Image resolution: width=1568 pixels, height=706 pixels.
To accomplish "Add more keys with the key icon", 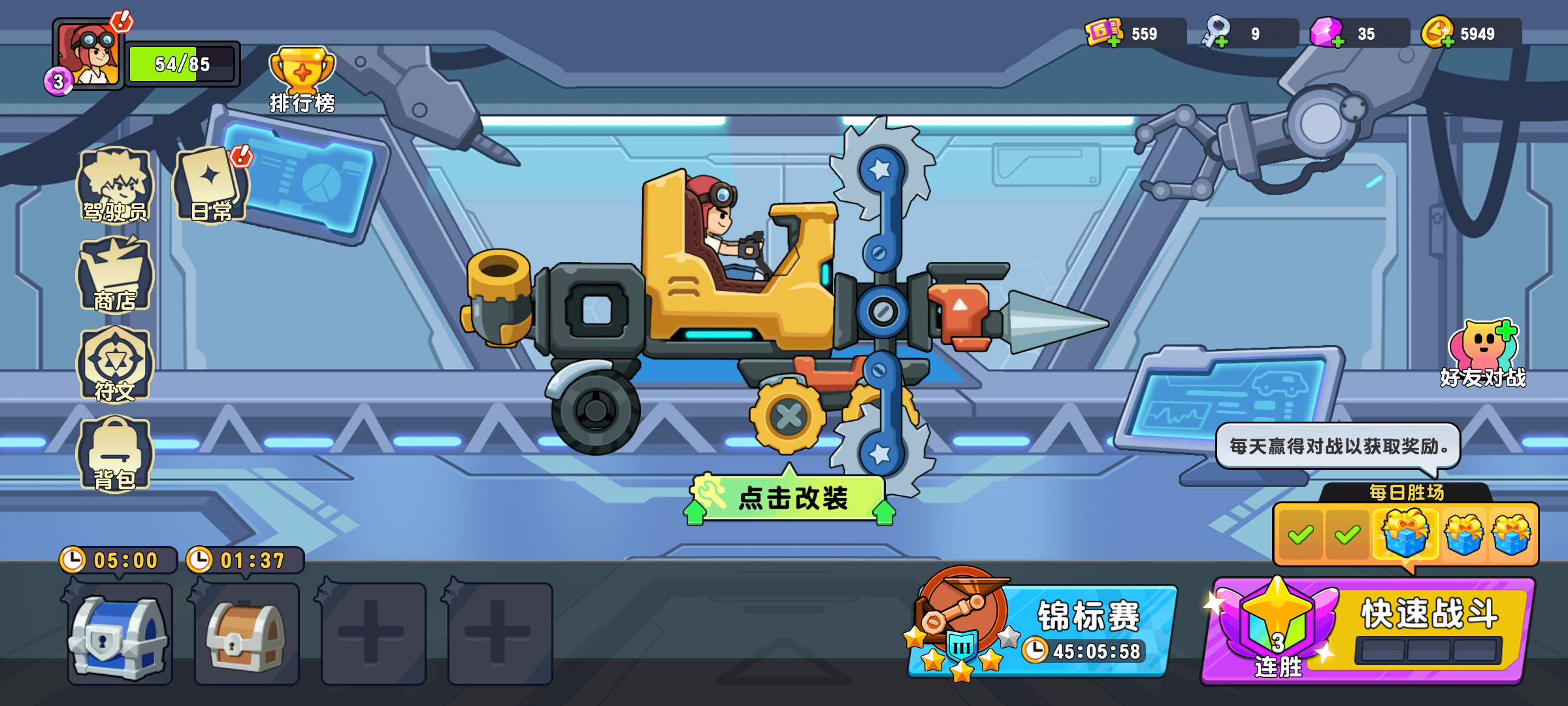I will [1217, 33].
